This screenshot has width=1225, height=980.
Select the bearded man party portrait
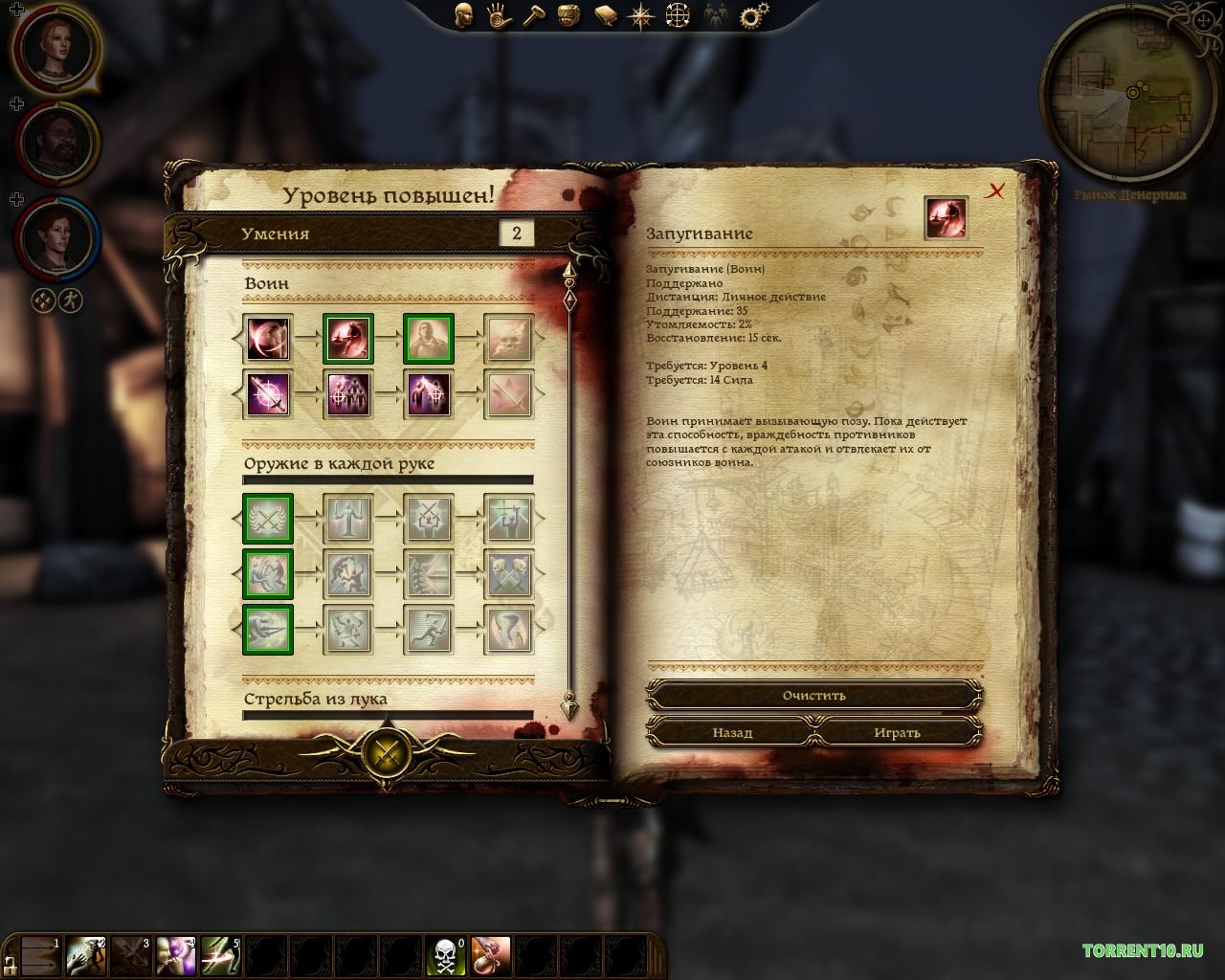coord(55,142)
